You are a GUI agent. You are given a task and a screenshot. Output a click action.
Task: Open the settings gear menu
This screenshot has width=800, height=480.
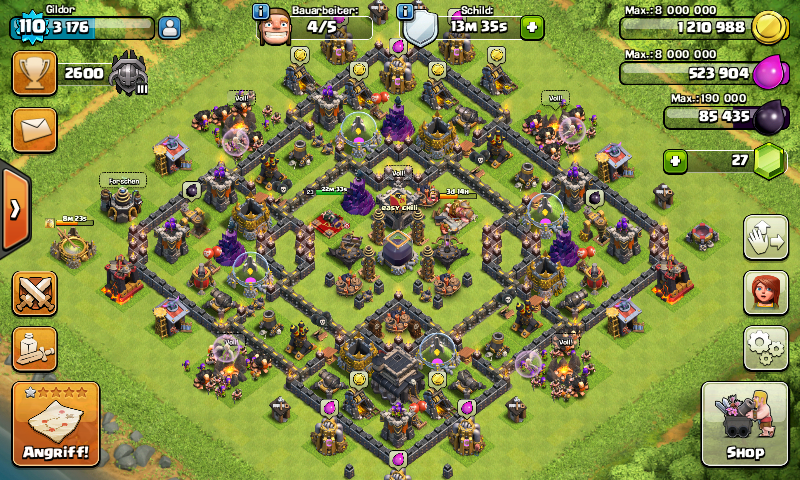tap(765, 347)
